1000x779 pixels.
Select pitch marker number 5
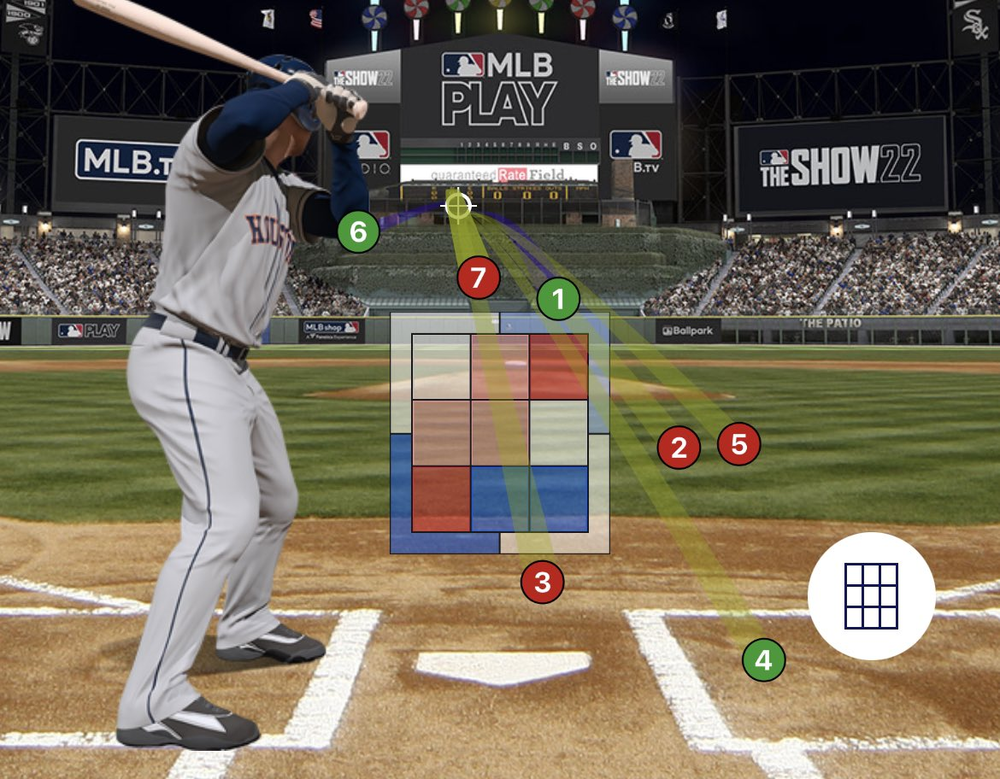(x=739, y=444)
